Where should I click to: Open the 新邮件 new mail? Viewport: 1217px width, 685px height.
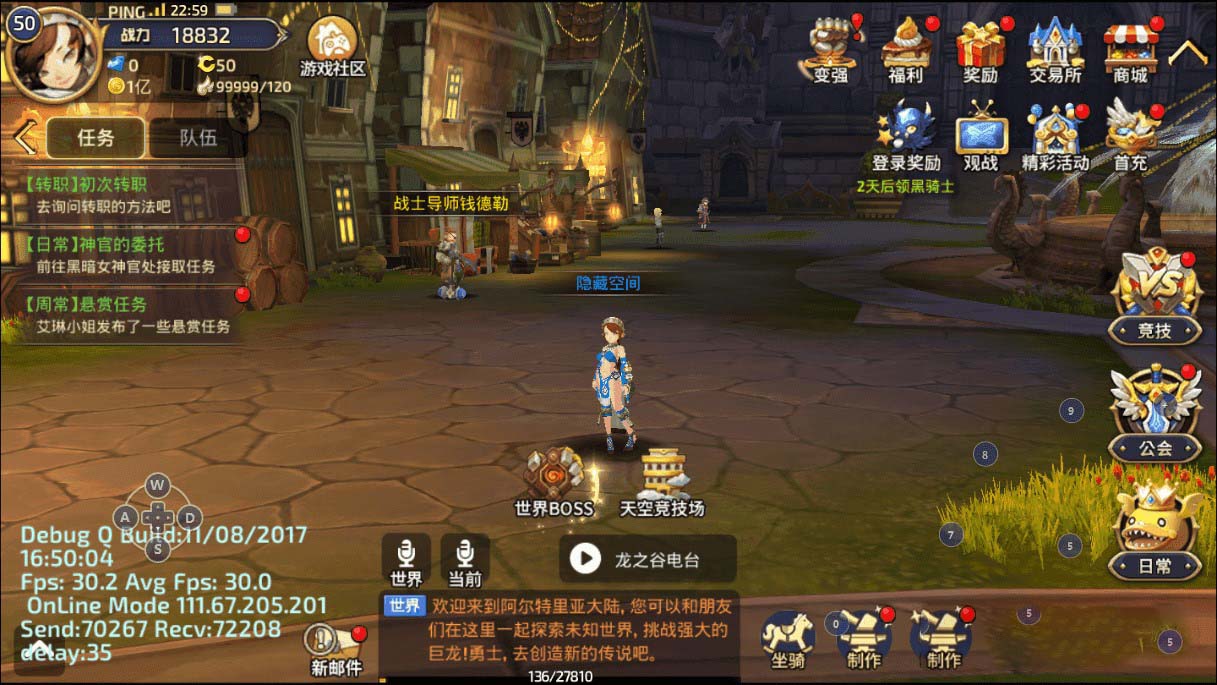coord(335,648)
